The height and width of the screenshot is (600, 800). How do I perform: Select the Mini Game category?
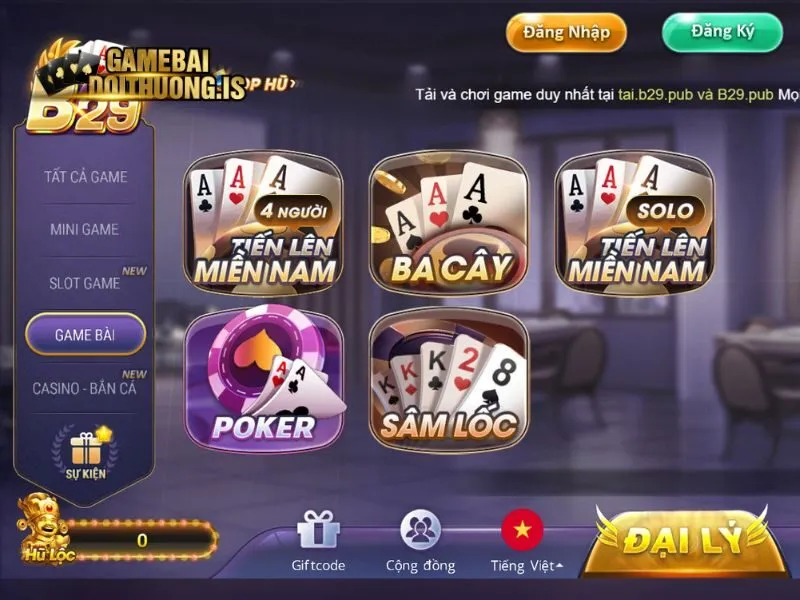[85, 229]
